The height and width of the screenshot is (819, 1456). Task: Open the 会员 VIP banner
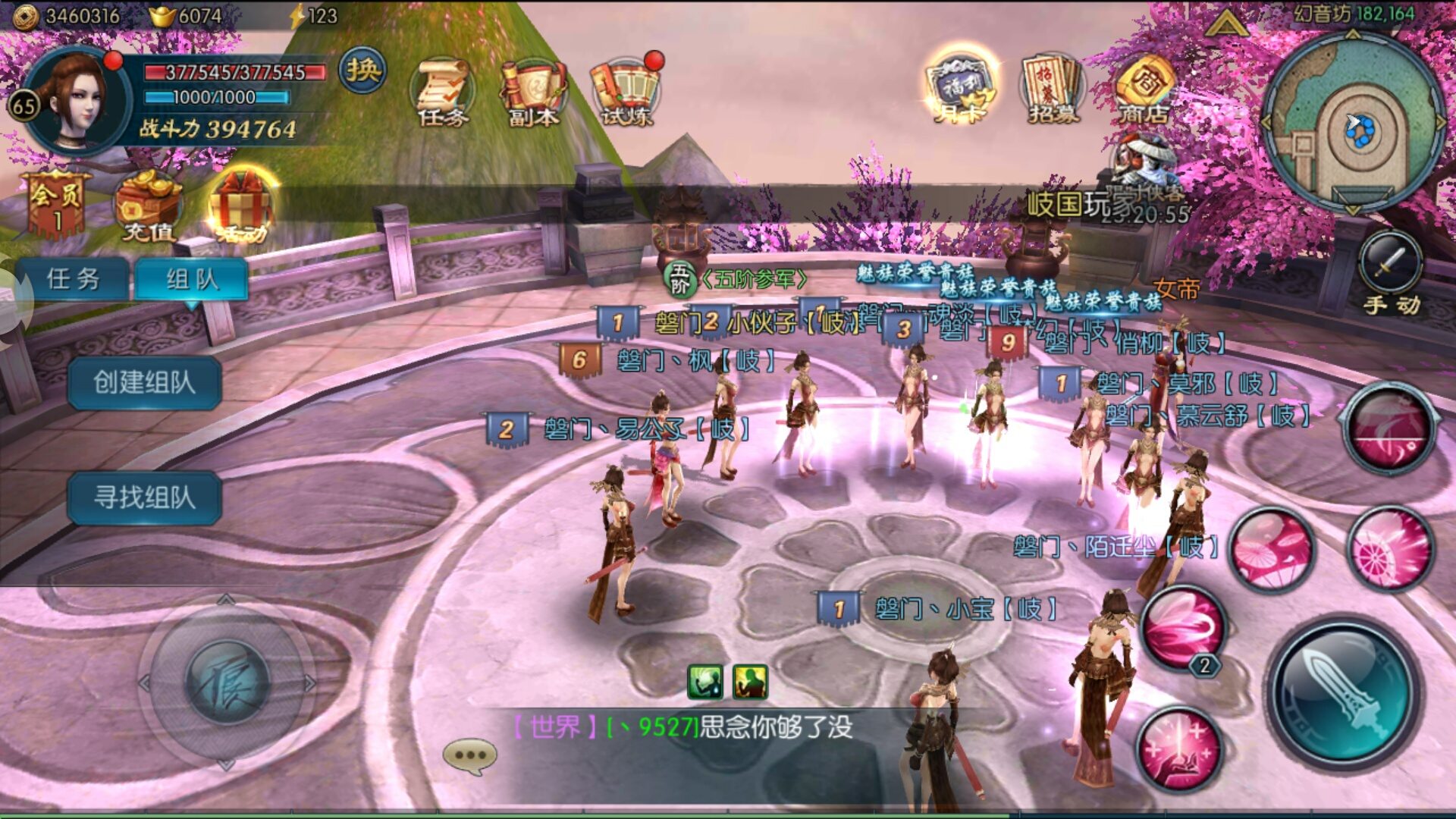pyautogui.click(x=56, y=205)
